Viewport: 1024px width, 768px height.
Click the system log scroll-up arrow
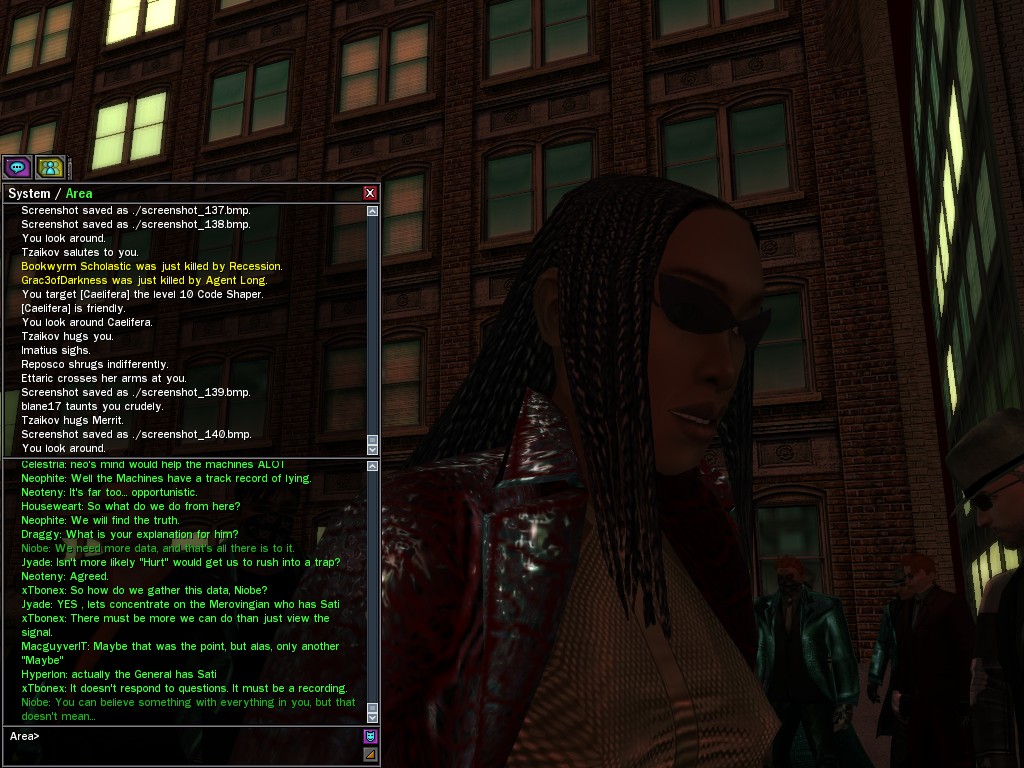(x=373, y=211)
